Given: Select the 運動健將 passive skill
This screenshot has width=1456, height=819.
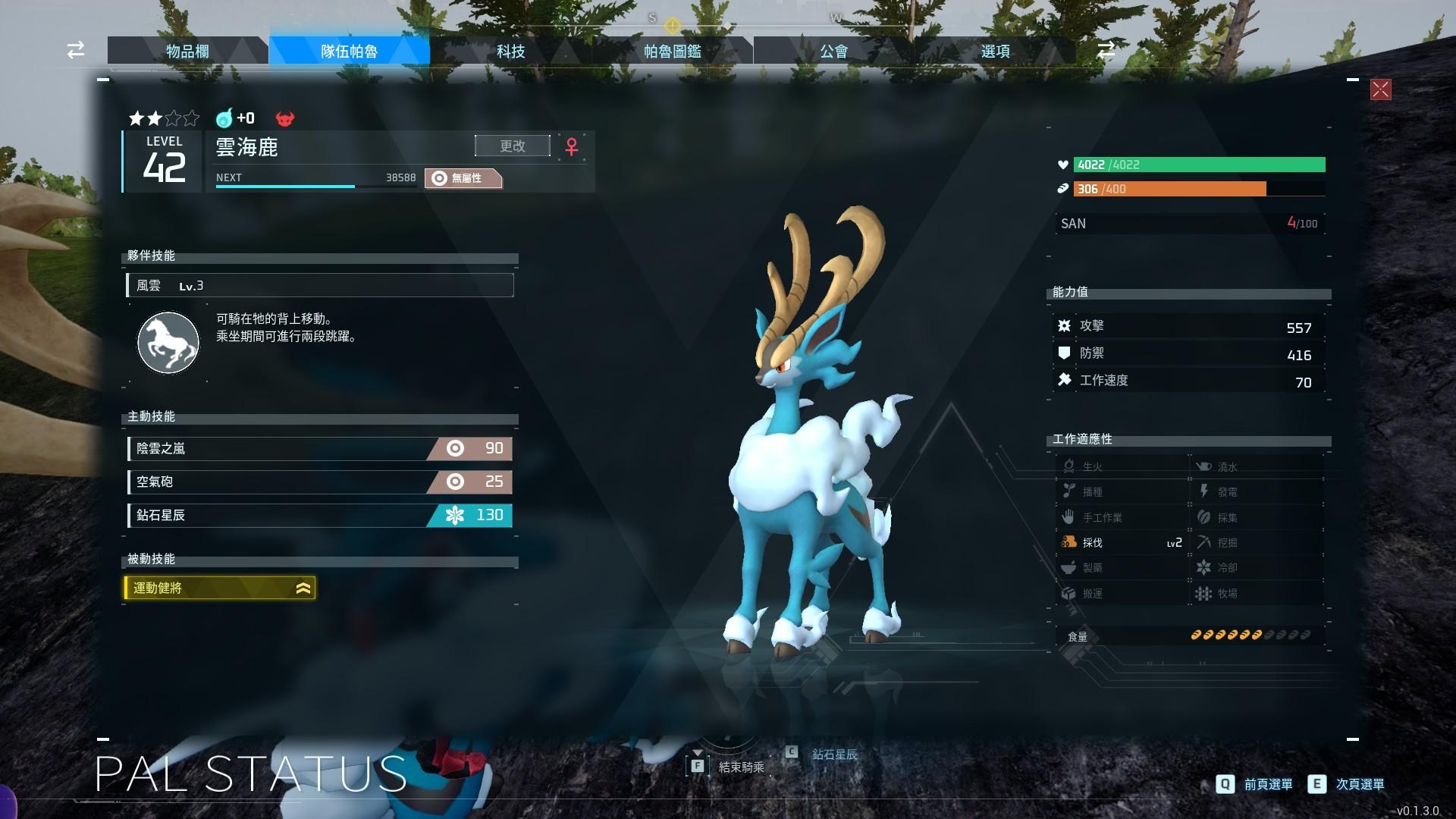Looking at the screenshot, I should (220, 588).
